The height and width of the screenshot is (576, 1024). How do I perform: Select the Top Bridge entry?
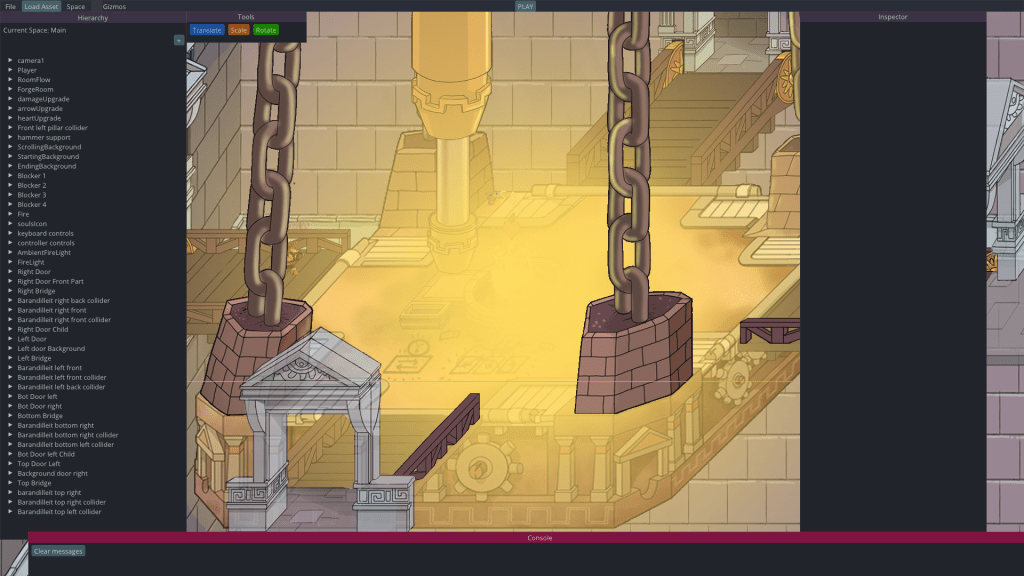pos(34,483)
